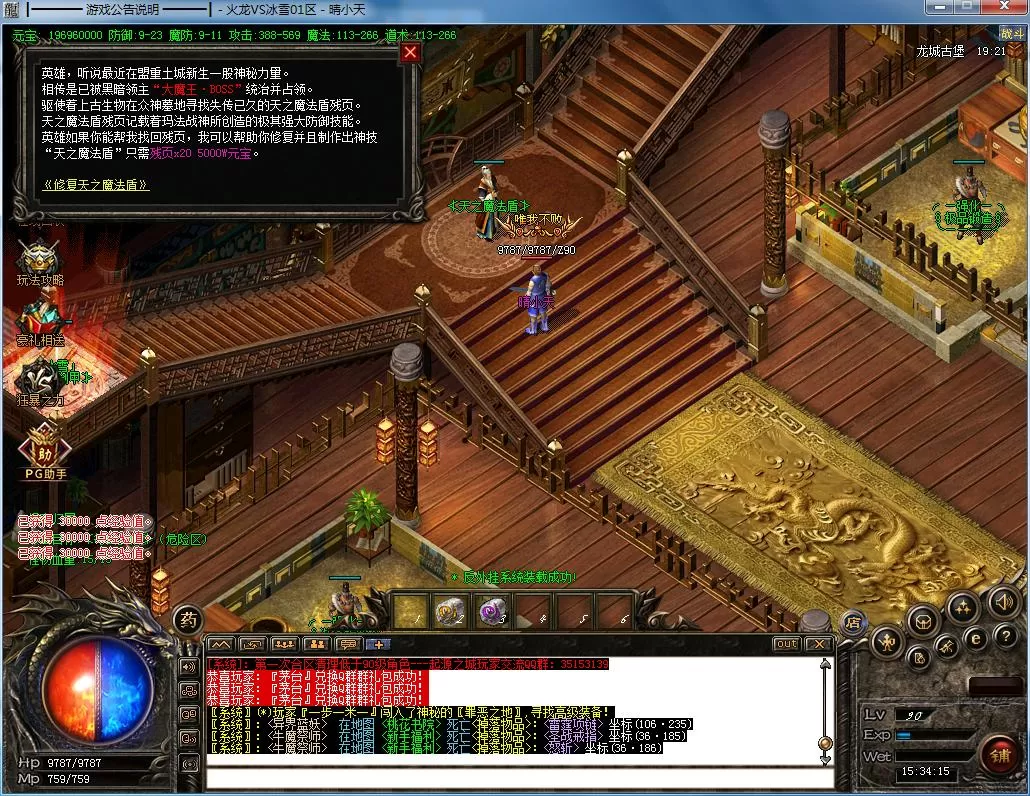
Task: Open the 玩法攻略 guide icon
Action: click(39, 262)
